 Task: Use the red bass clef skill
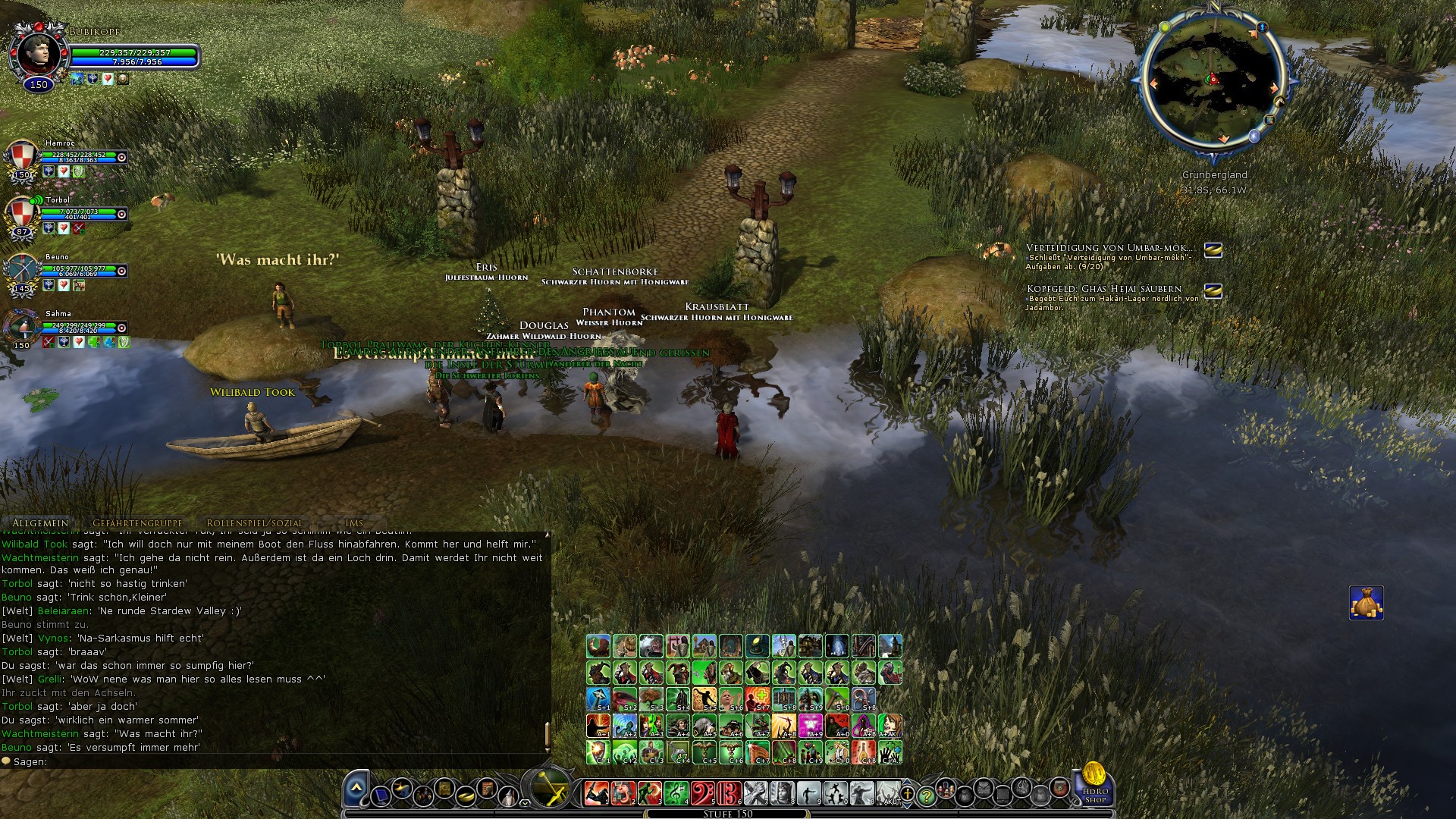[703, 793]
